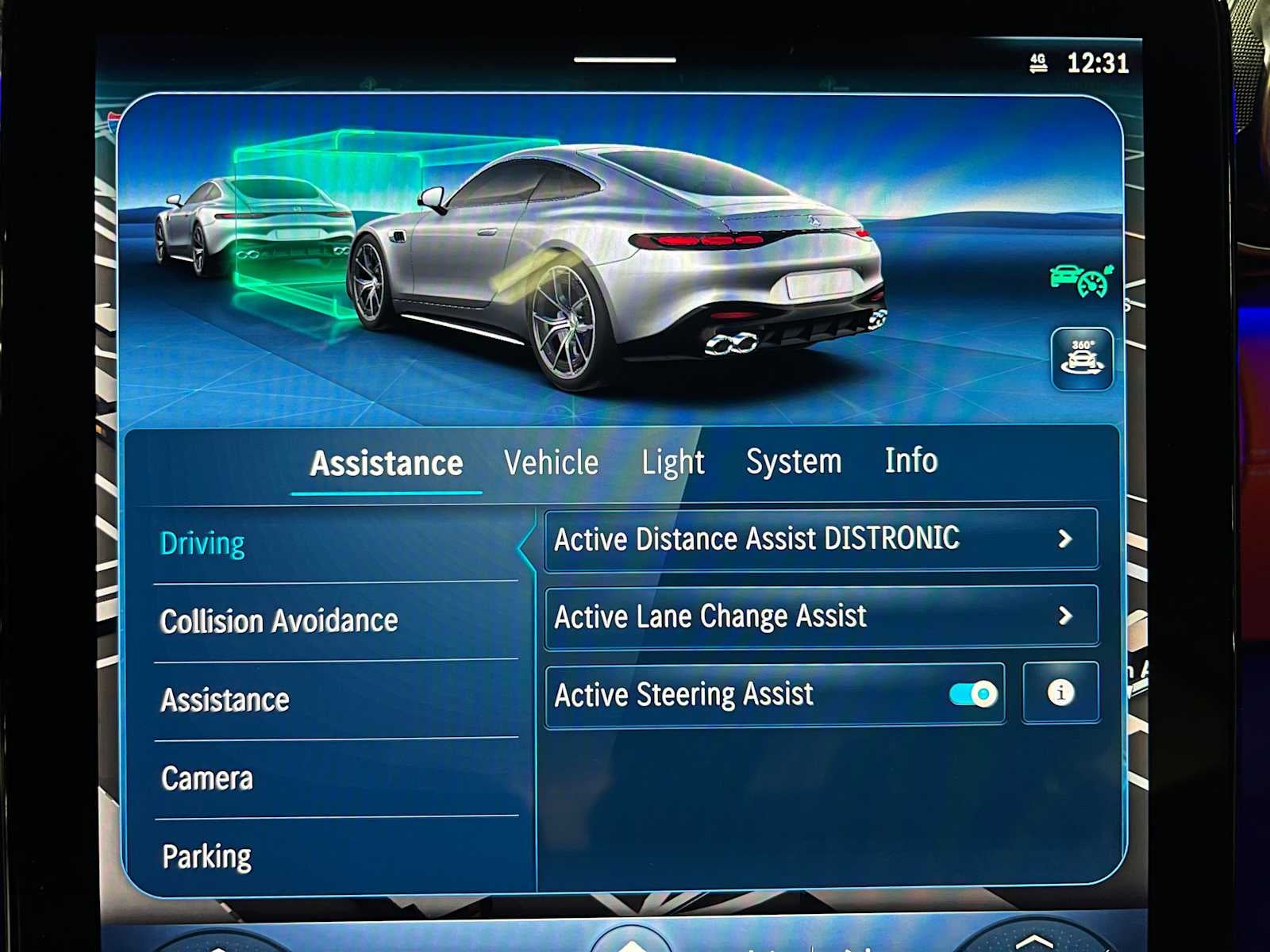Switch to the System tab

pyautogui.click(x=794, y=462)
